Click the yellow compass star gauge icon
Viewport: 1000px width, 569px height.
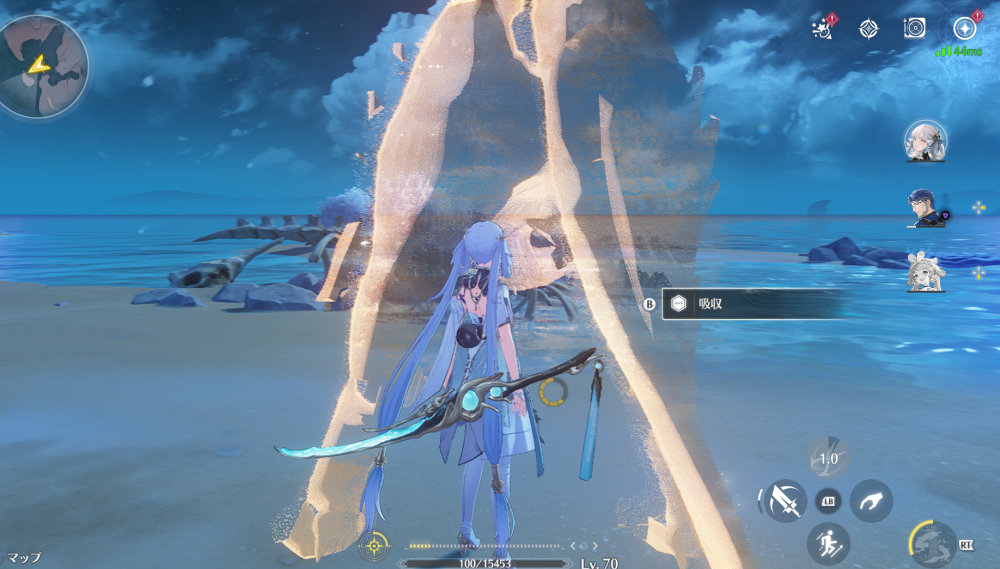[x=374, y=545]
